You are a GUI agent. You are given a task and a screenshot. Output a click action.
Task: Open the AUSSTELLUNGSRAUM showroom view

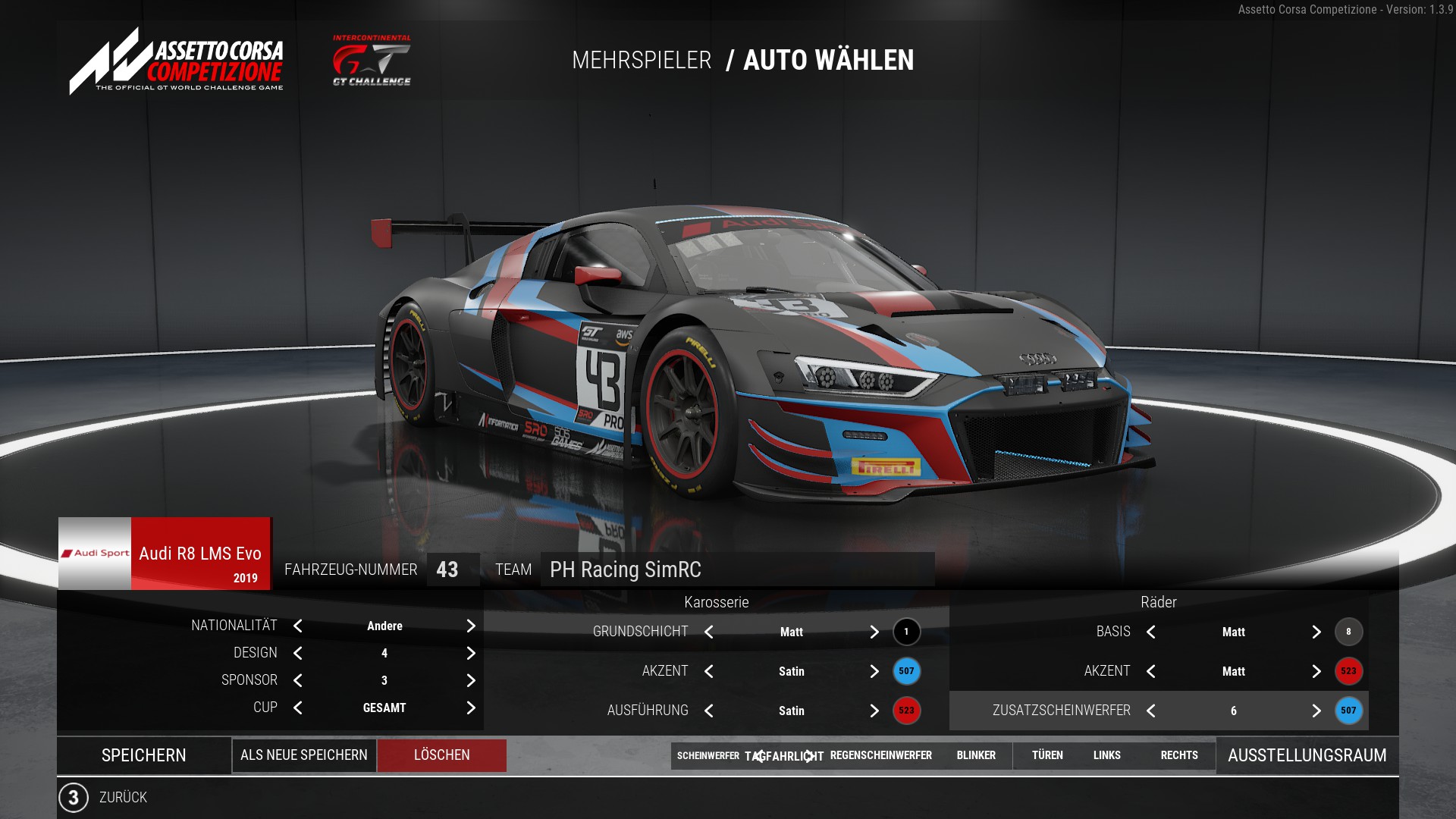coord(1307,755)
